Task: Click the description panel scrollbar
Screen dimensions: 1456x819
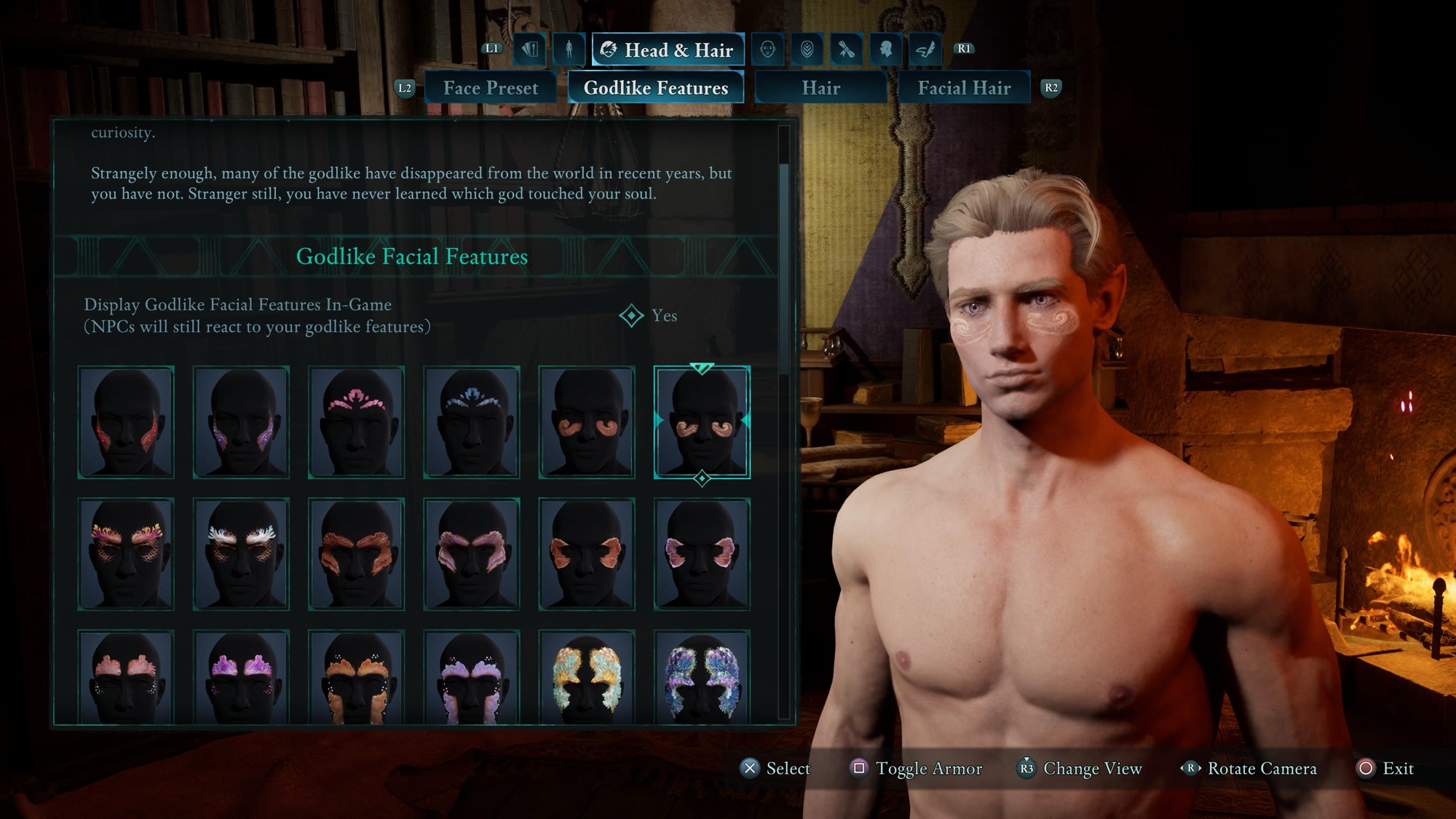Action: tap(784, 269)
